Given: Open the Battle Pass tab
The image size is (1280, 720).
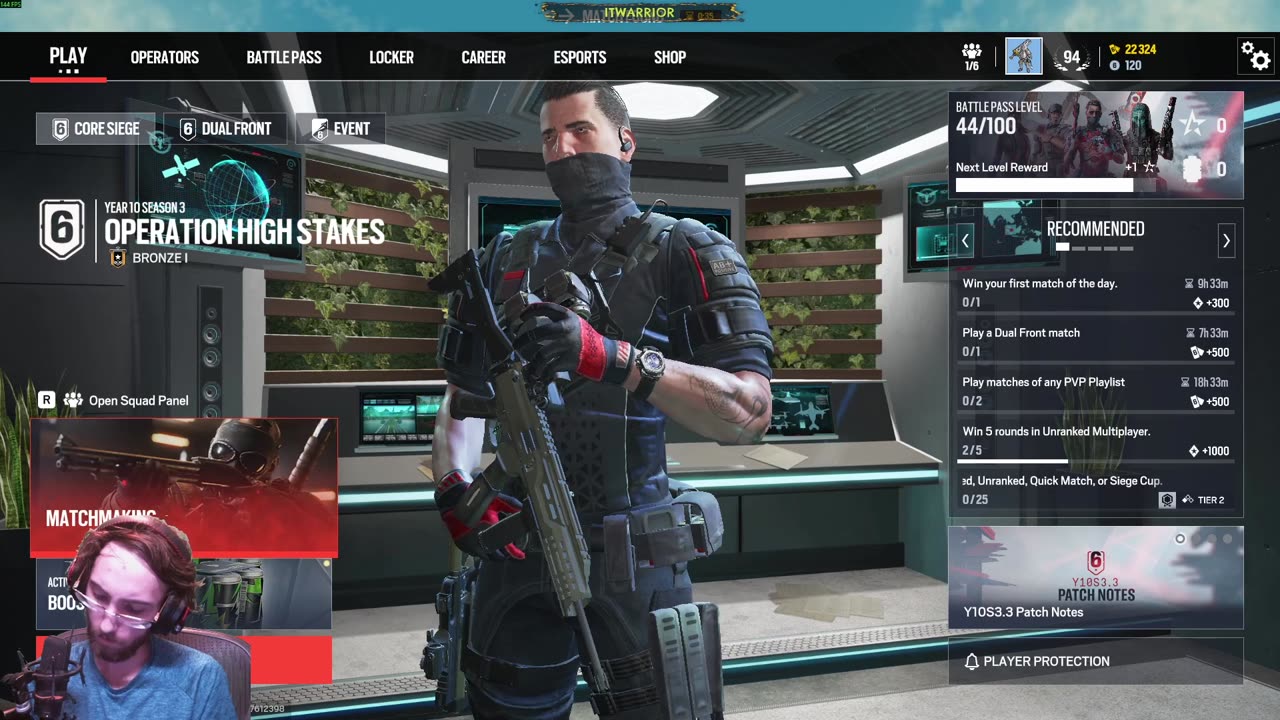Looking at the screenshot, I should click(x=284, y=57).
